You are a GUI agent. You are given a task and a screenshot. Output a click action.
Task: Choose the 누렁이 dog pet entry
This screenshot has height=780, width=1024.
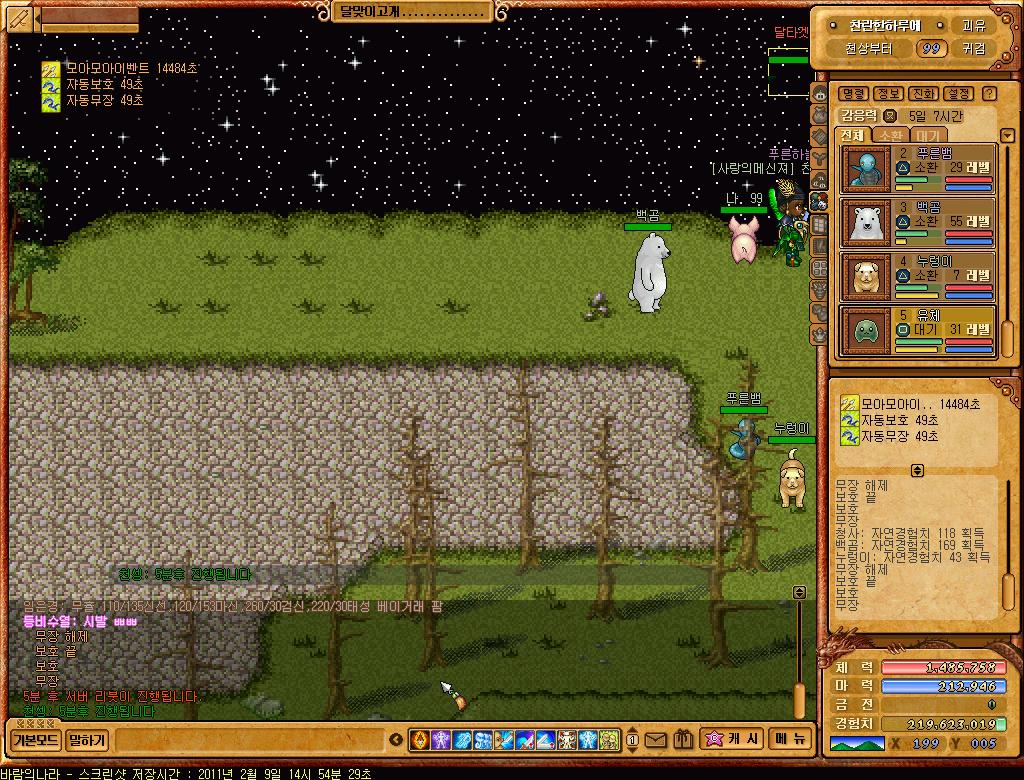[x=918, y=277]
